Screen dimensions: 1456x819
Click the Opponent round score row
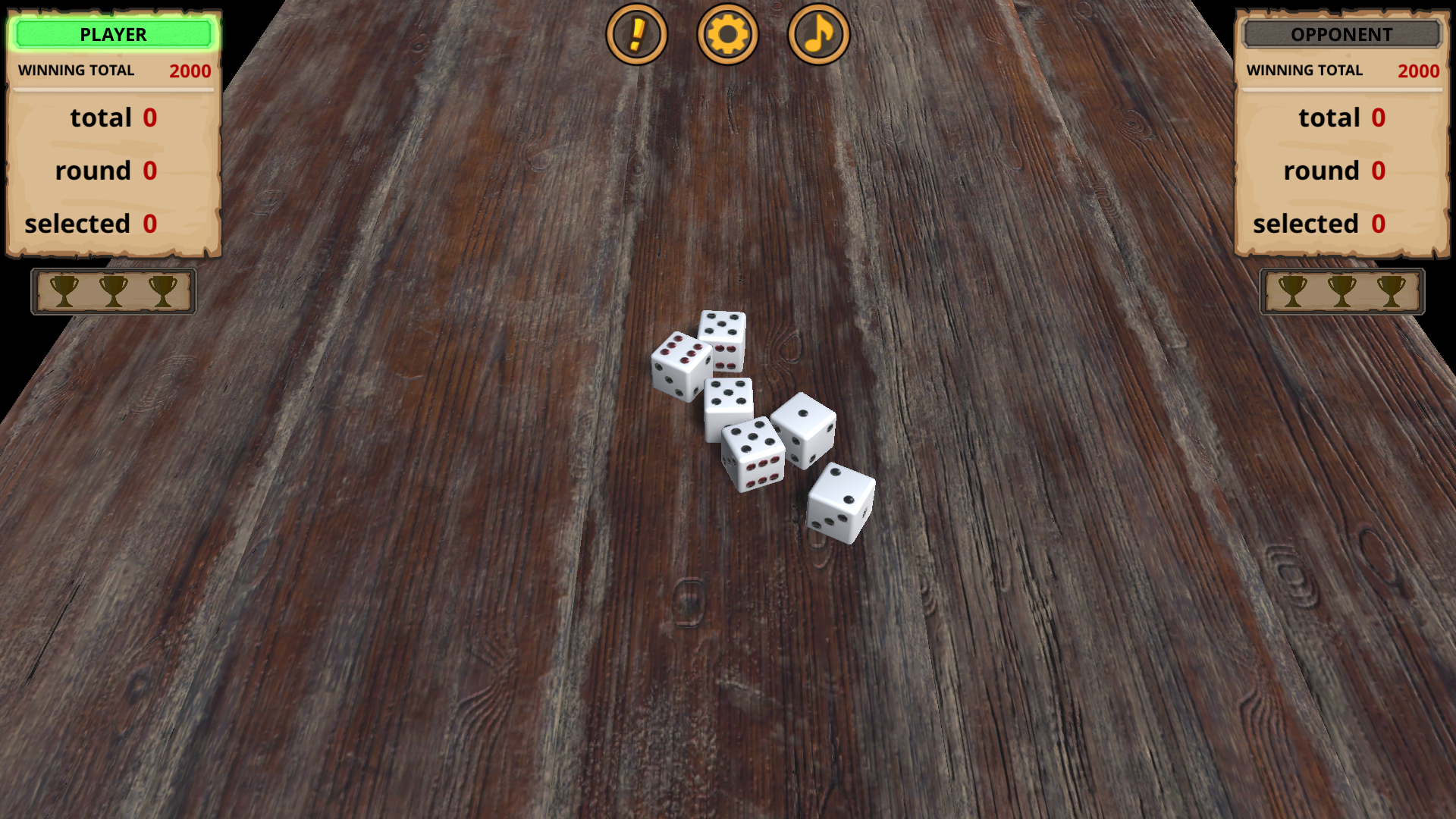tap(1335, 170)
